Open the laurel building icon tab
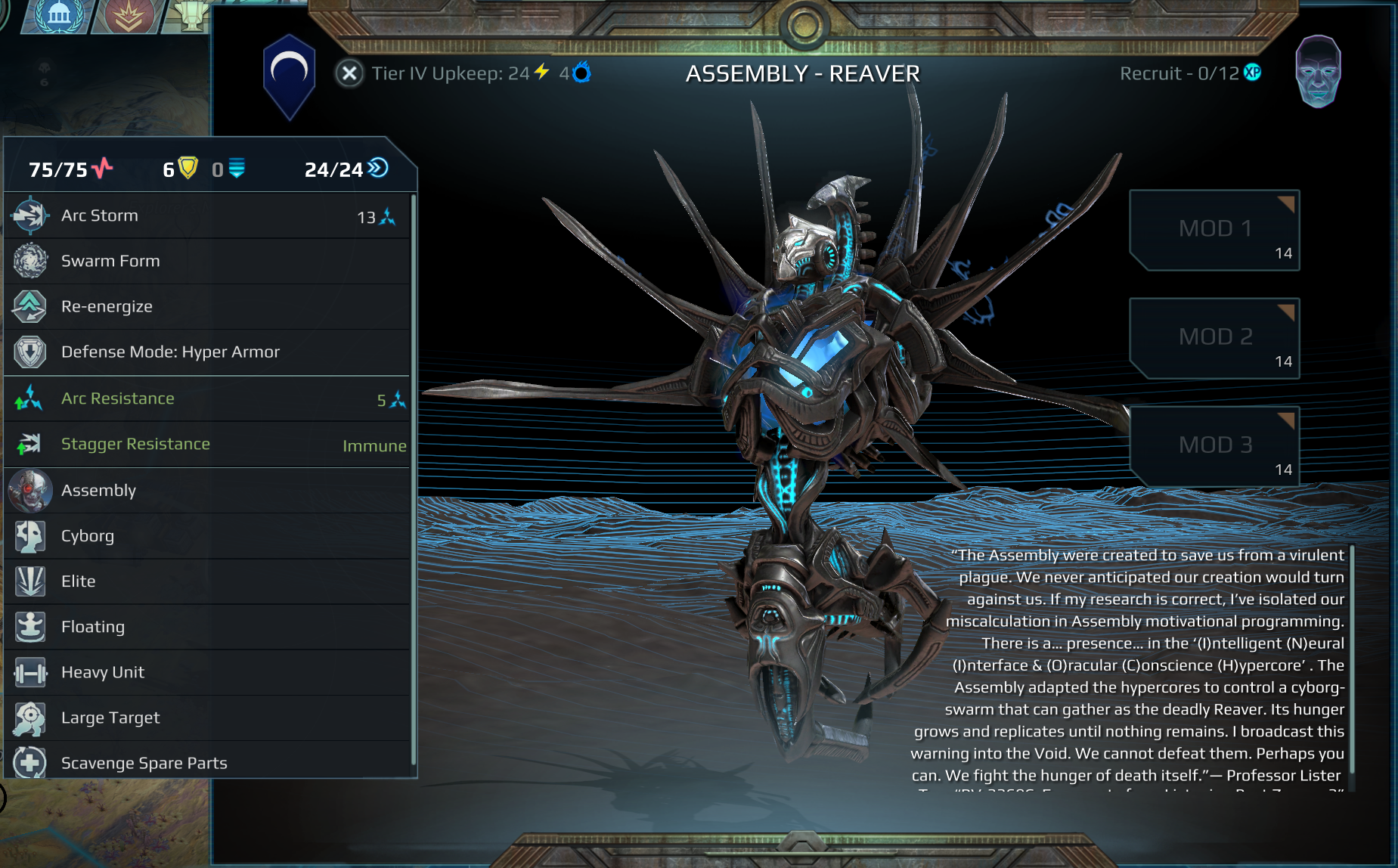The width and height of the screenshot is (1398, 868). [58, 15]
